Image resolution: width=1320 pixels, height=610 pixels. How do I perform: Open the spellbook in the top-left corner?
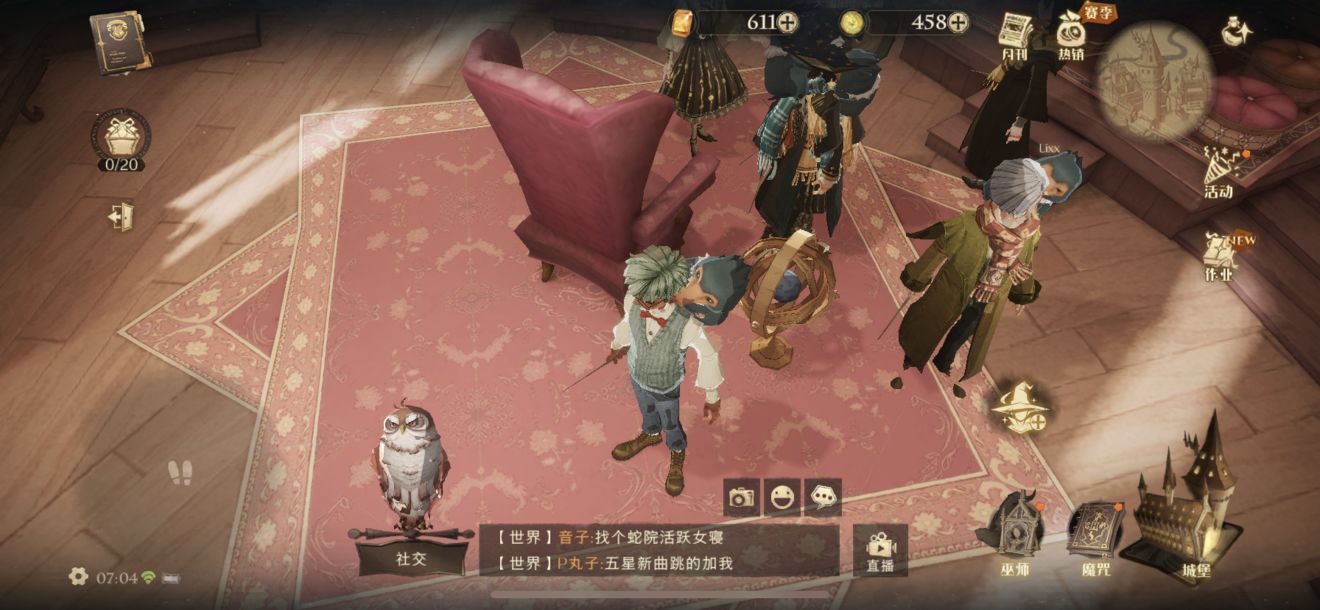(120, 41)
